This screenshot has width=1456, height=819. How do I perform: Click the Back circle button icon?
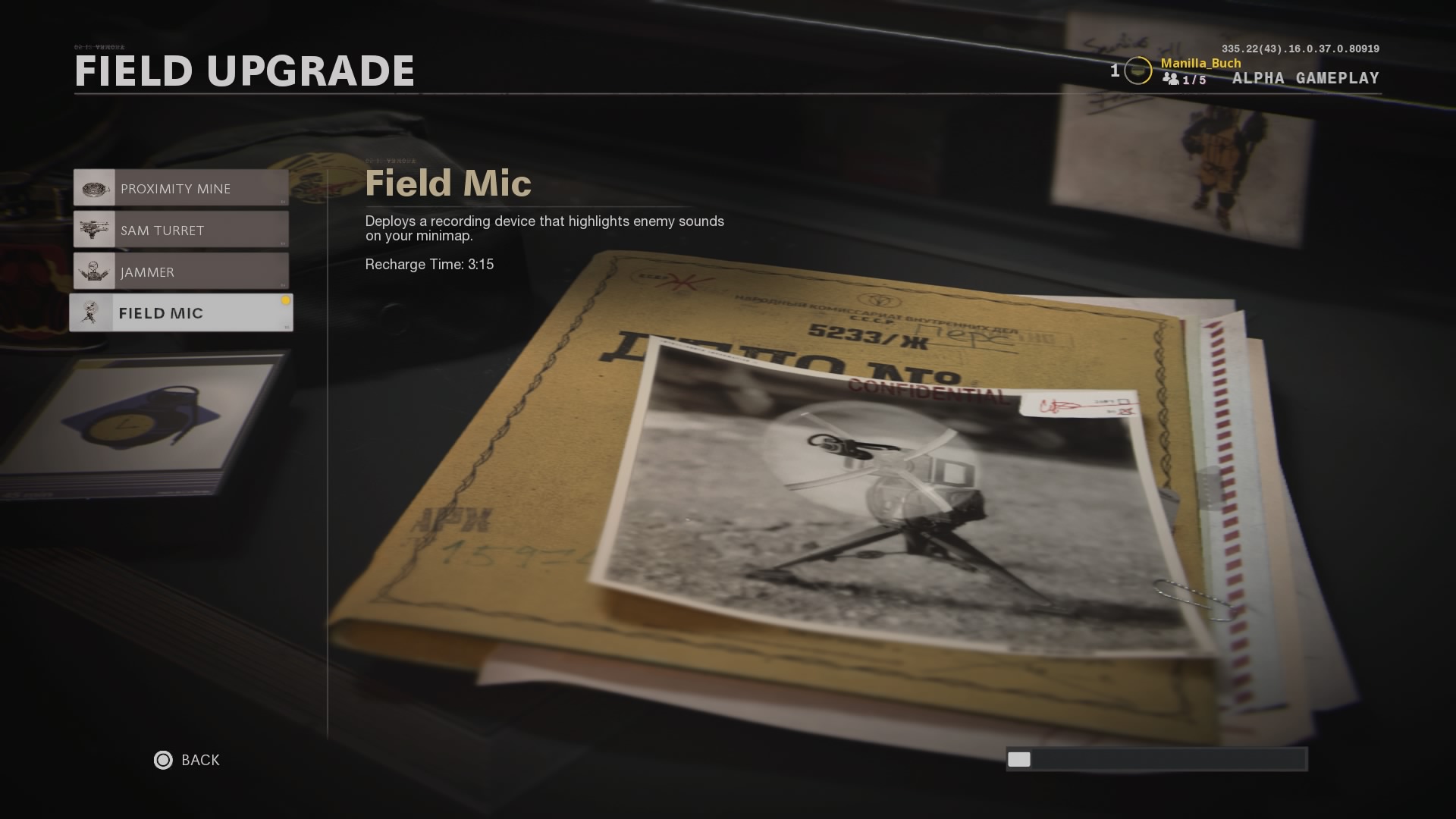click(x=162, y=760)
